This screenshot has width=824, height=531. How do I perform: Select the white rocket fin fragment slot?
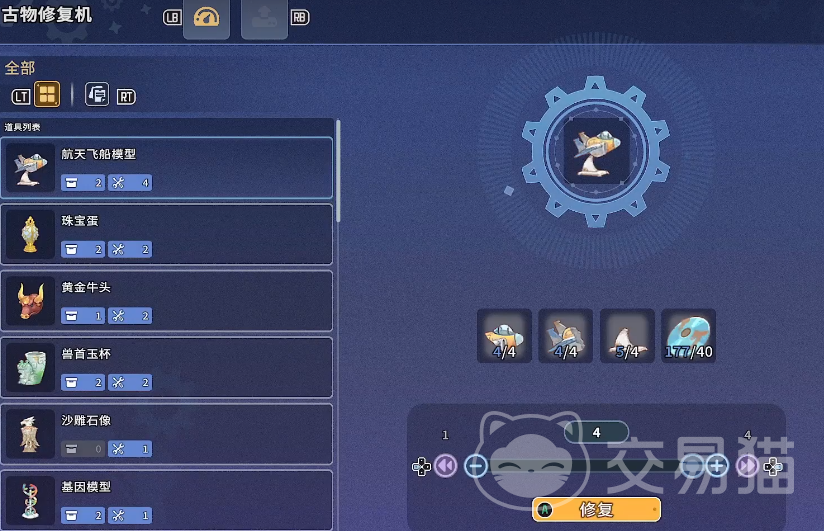[627, 335]
